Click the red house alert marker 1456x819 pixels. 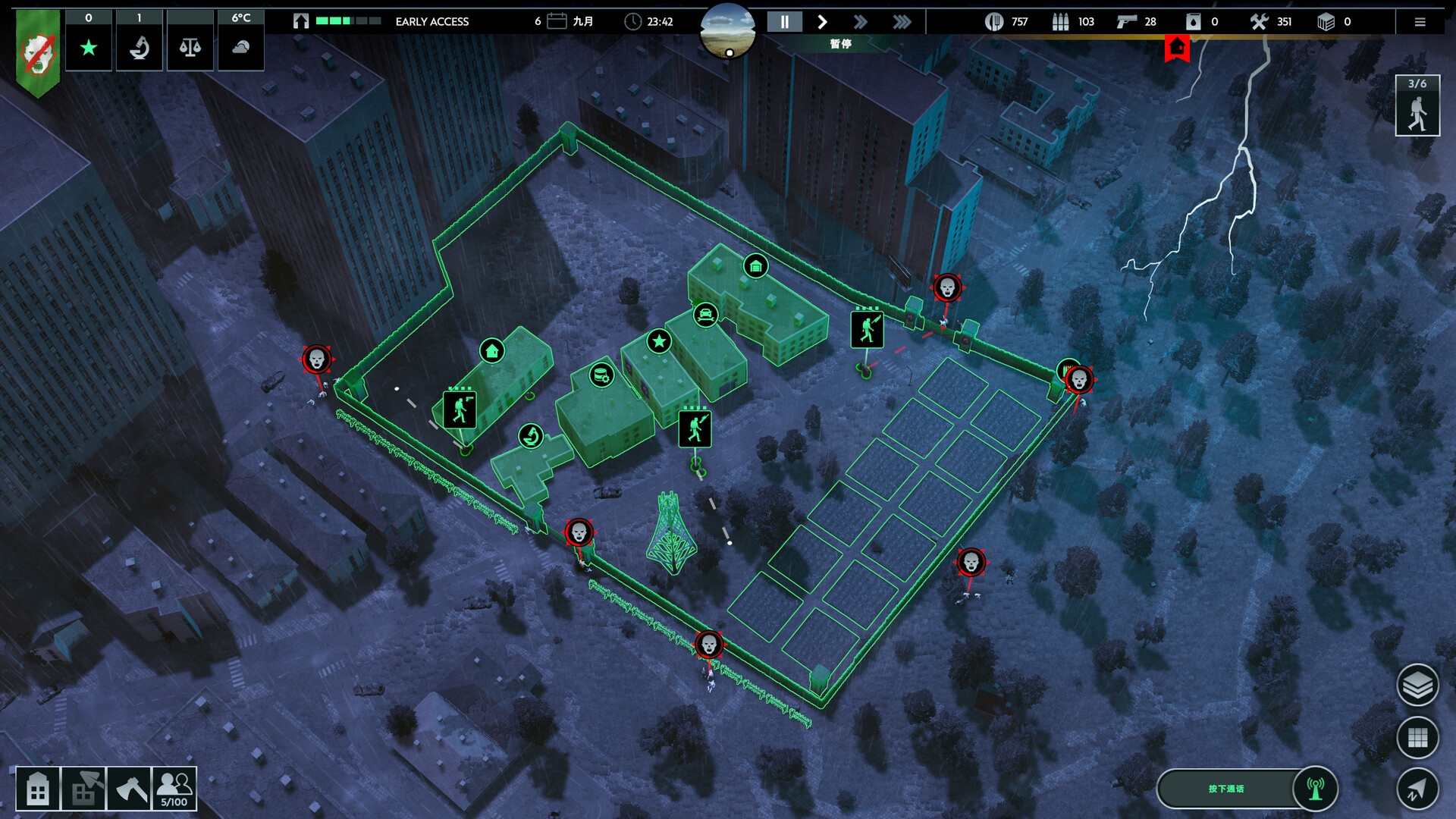pyautogui.click(x=1177, y=49)
